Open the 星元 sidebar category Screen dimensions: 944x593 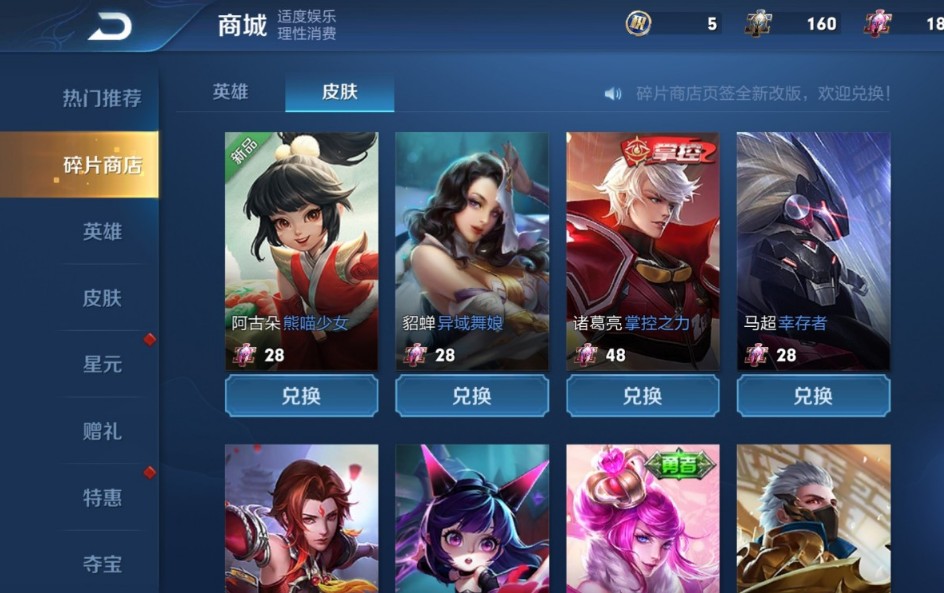pyautogui.click(x=101, y=364)
